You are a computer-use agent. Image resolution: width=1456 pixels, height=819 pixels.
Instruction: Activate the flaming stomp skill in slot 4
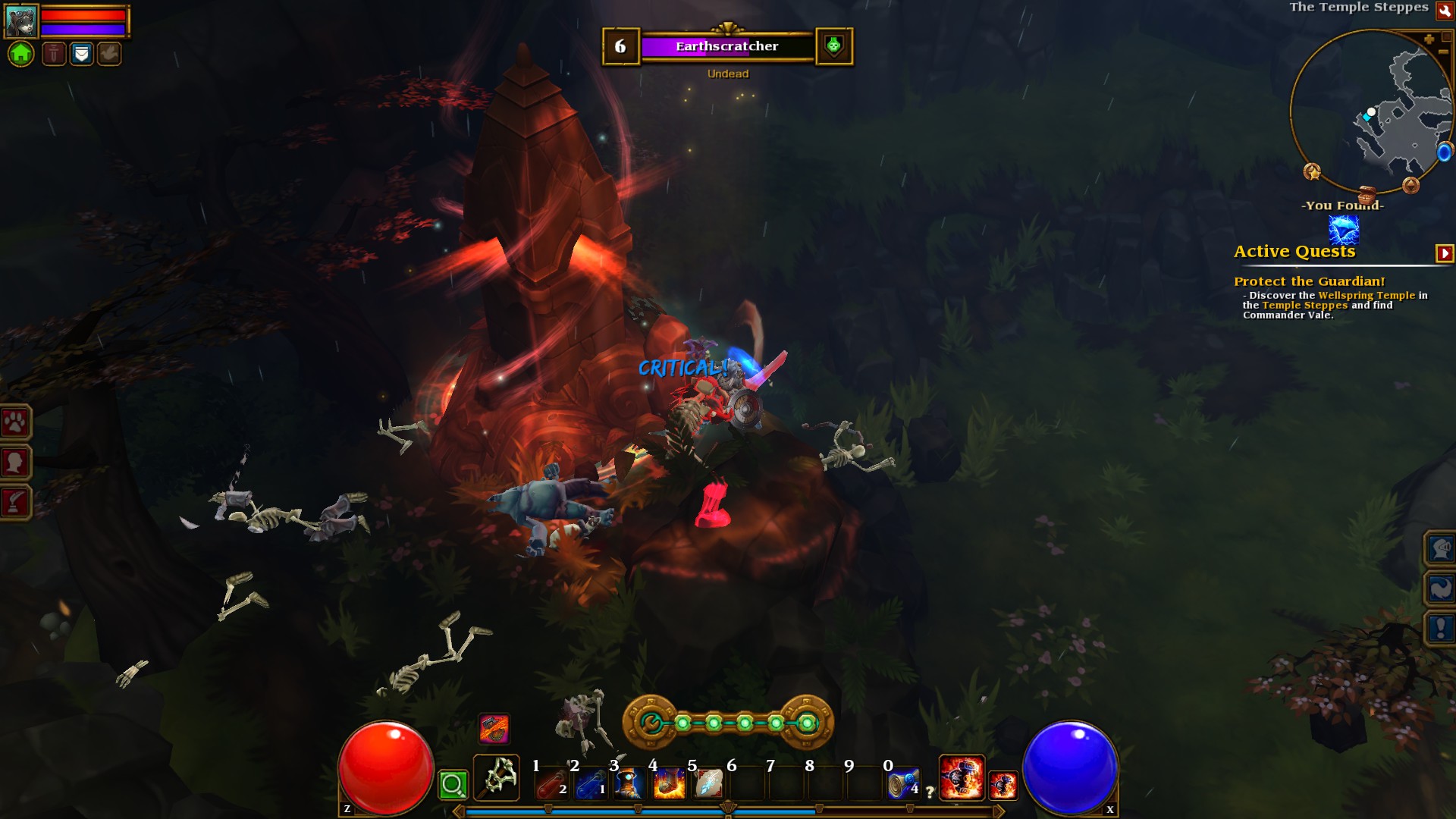669,784
